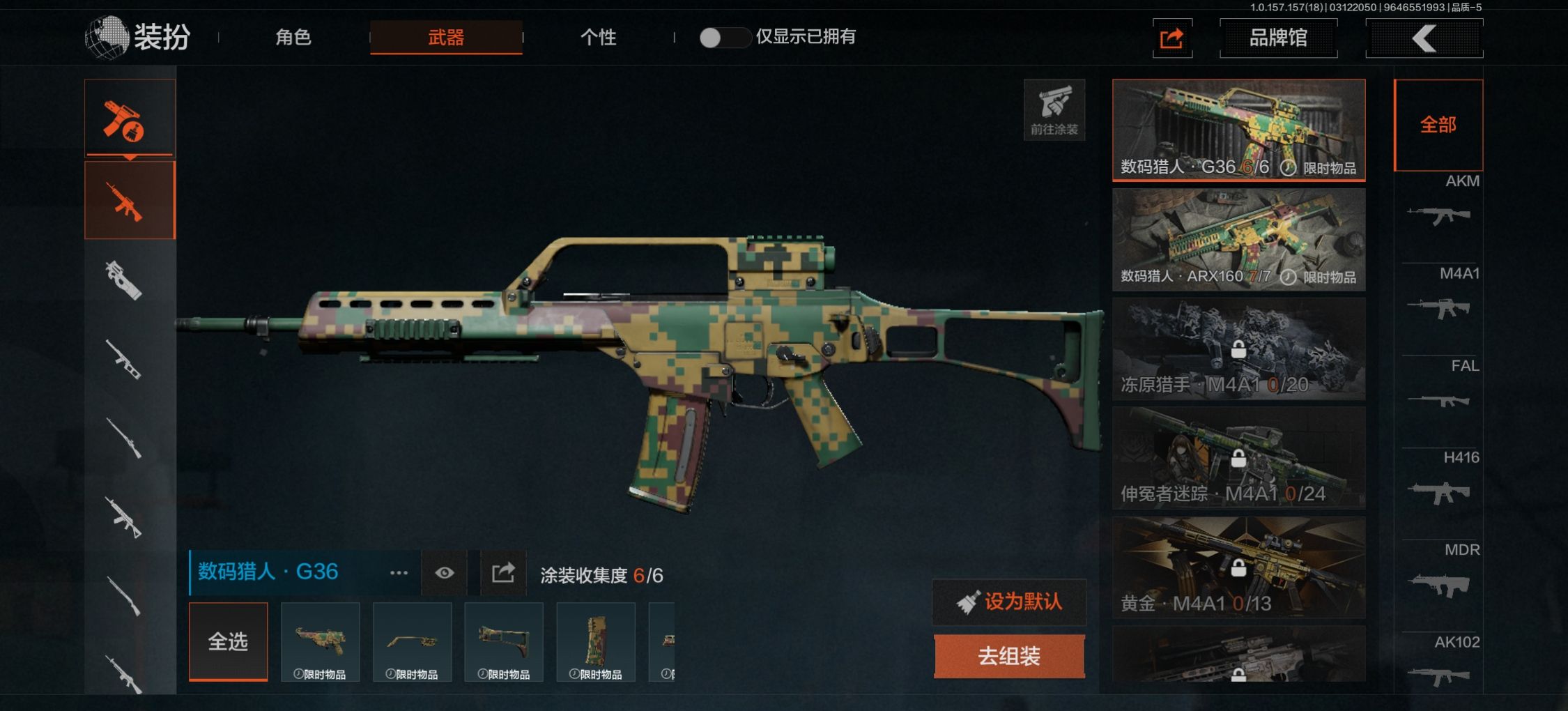This screenshot has width=1568, height=711.
Task: Open 去组装 assembly screen
Action: (1008, 656)
